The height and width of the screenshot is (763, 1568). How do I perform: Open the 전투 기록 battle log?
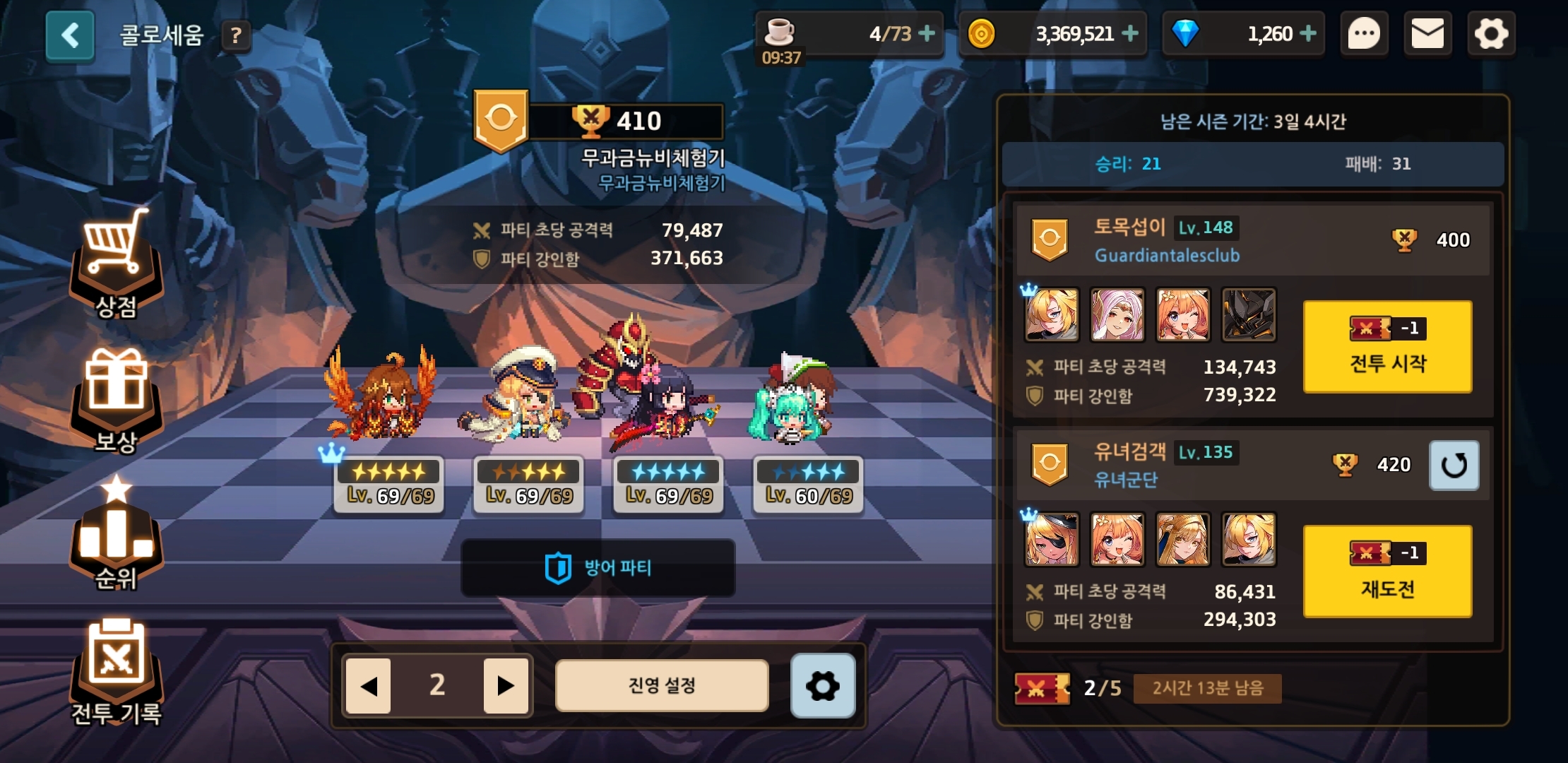coord(117,671)
